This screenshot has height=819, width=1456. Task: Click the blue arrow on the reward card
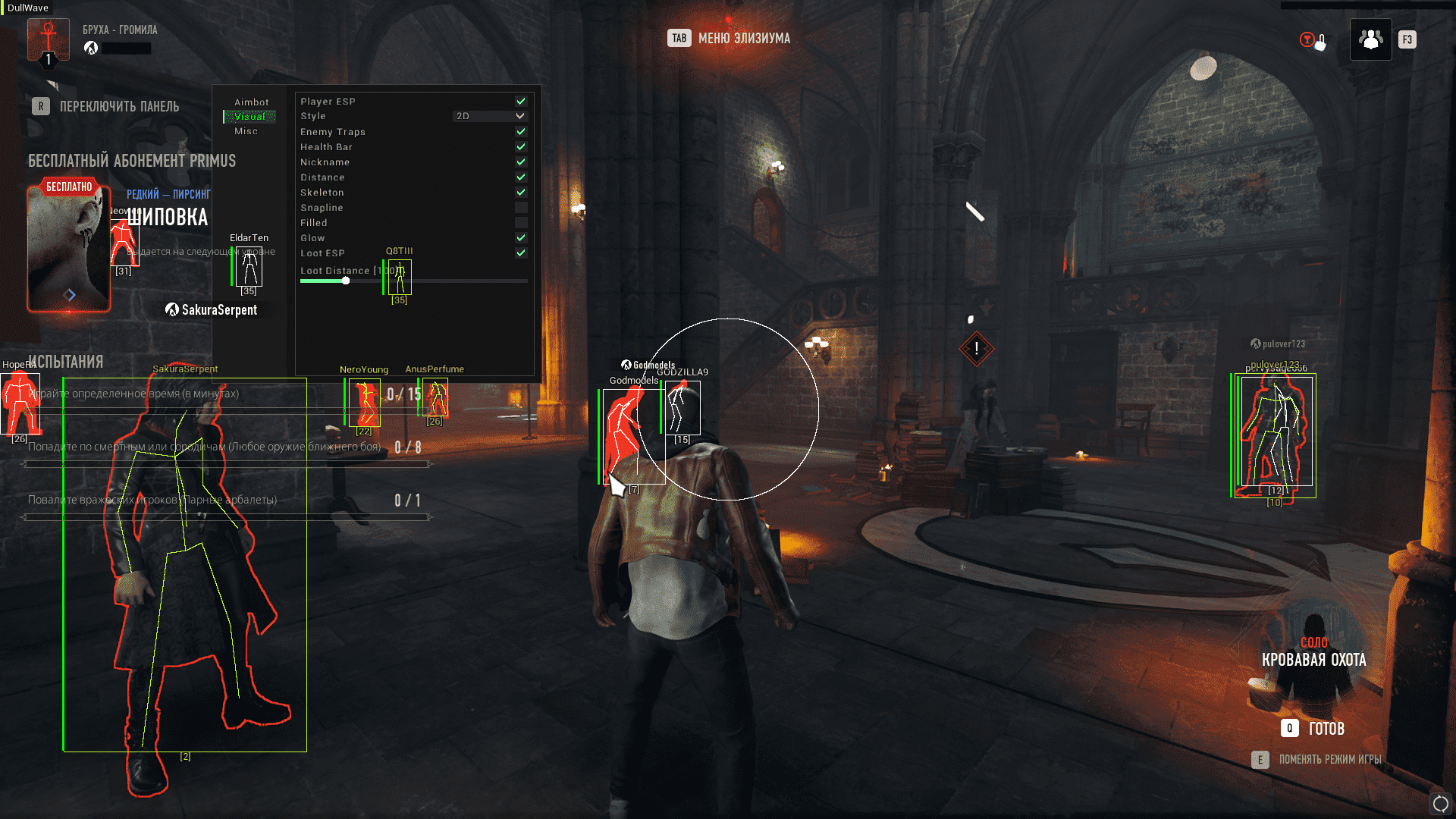pos(70,295)
